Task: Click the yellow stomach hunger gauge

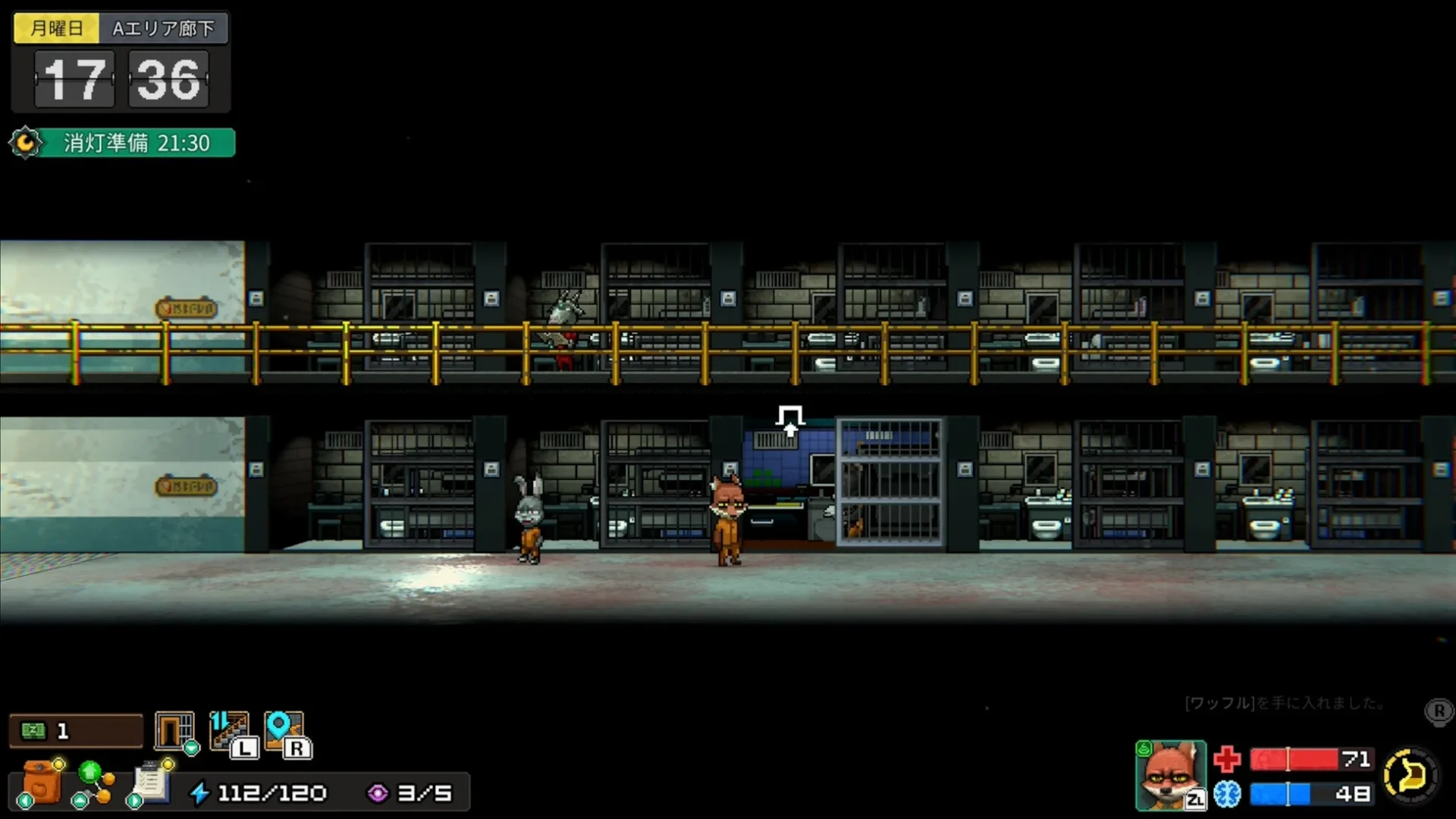Action: (1410, 775)
